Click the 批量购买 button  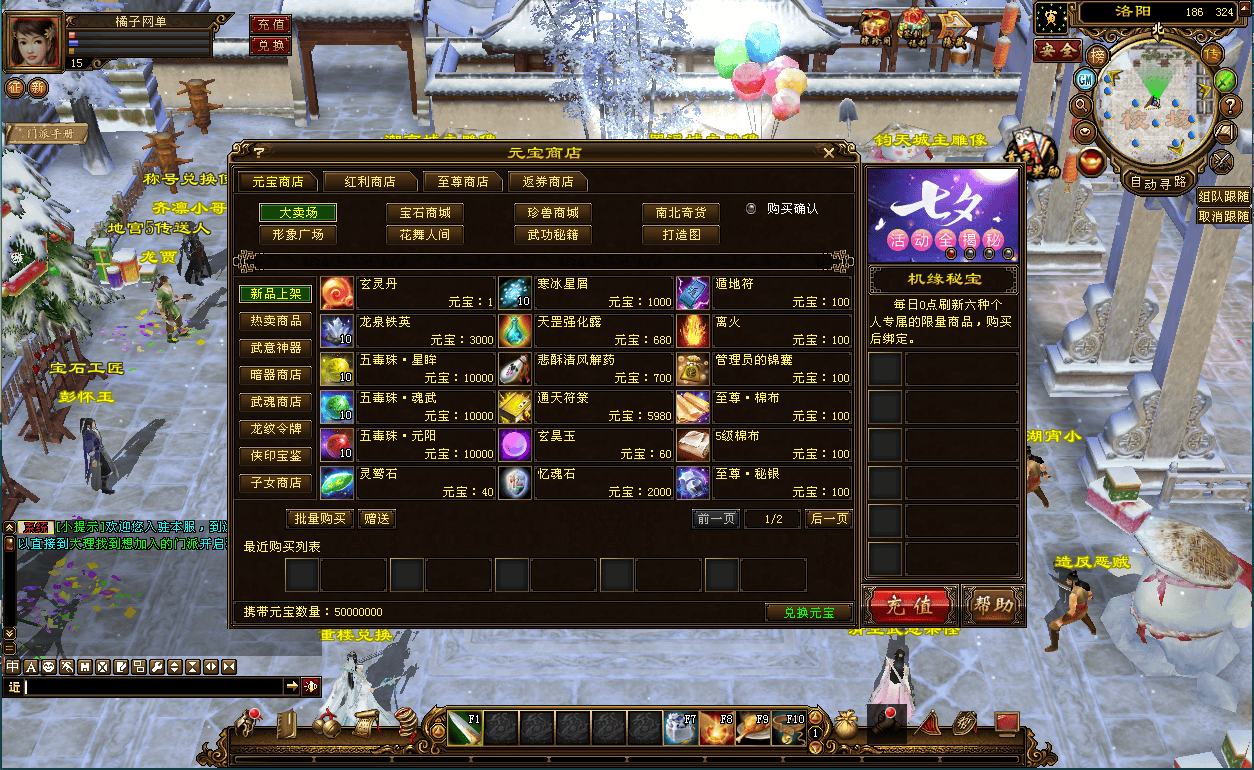click(320, 519)
